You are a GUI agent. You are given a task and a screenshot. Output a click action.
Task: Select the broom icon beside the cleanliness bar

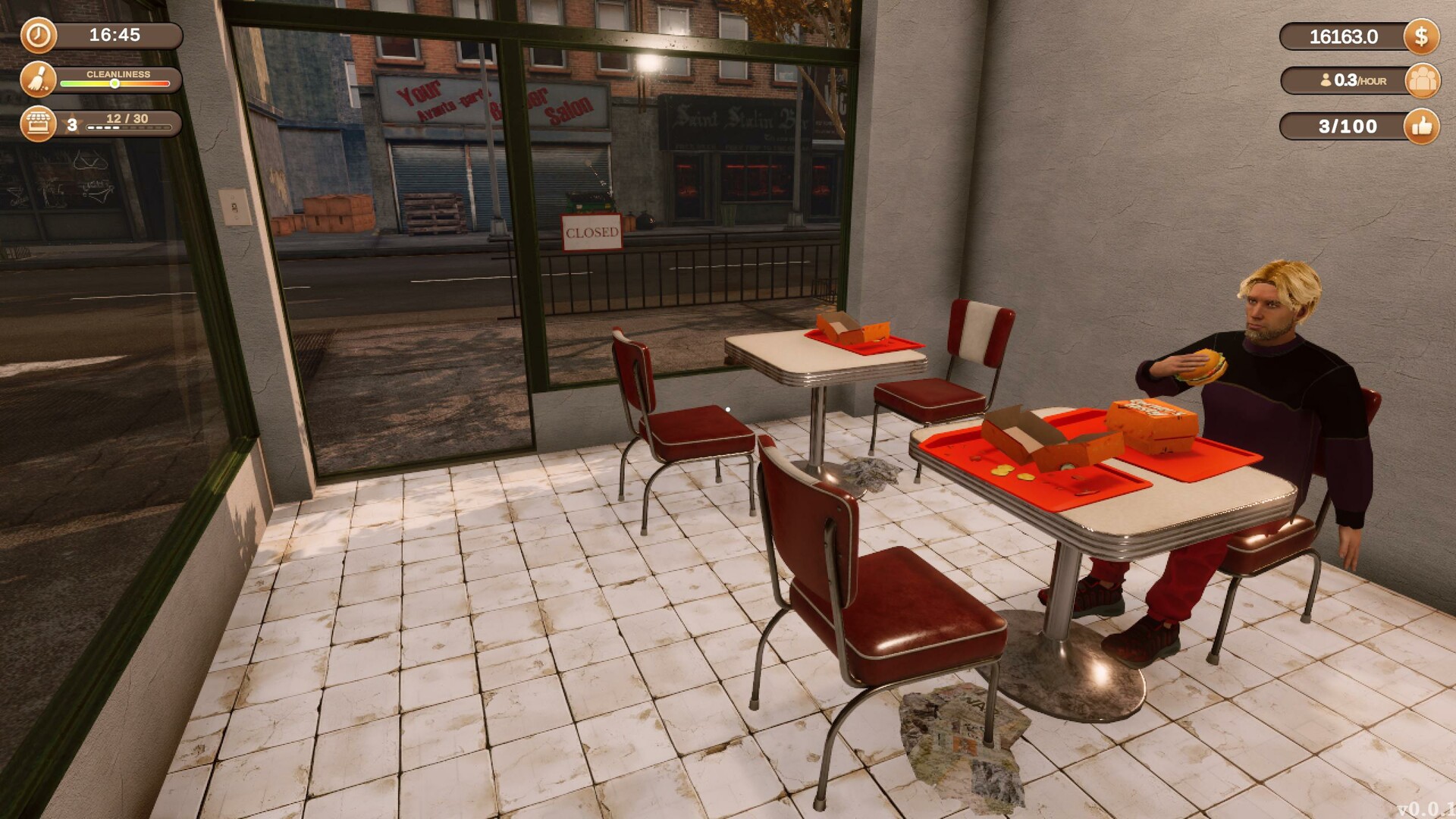(x=39, y=81)
